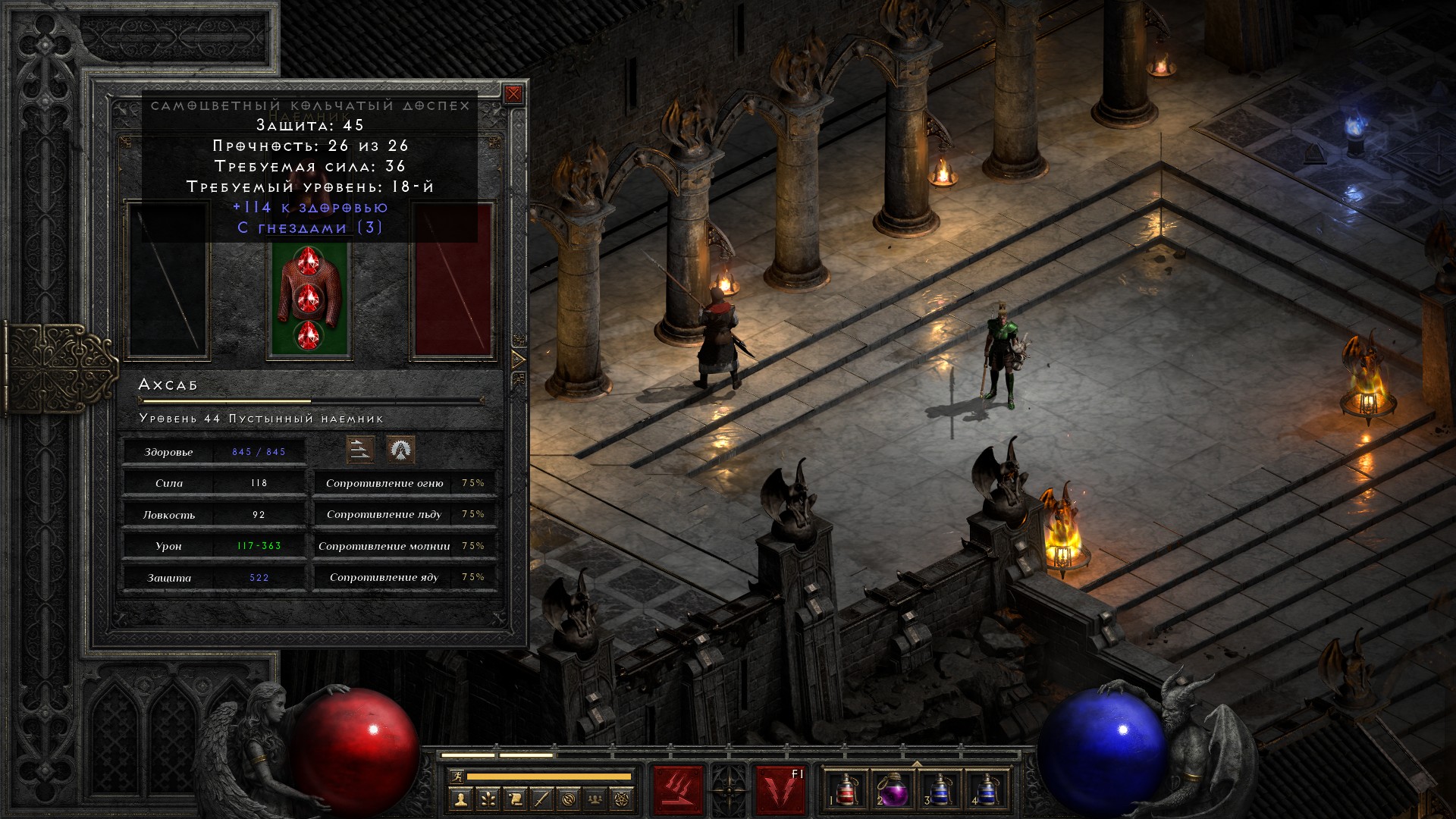Open the skill tree leaf icon
Screen dimensions: 1456x819
click(488, 799)
